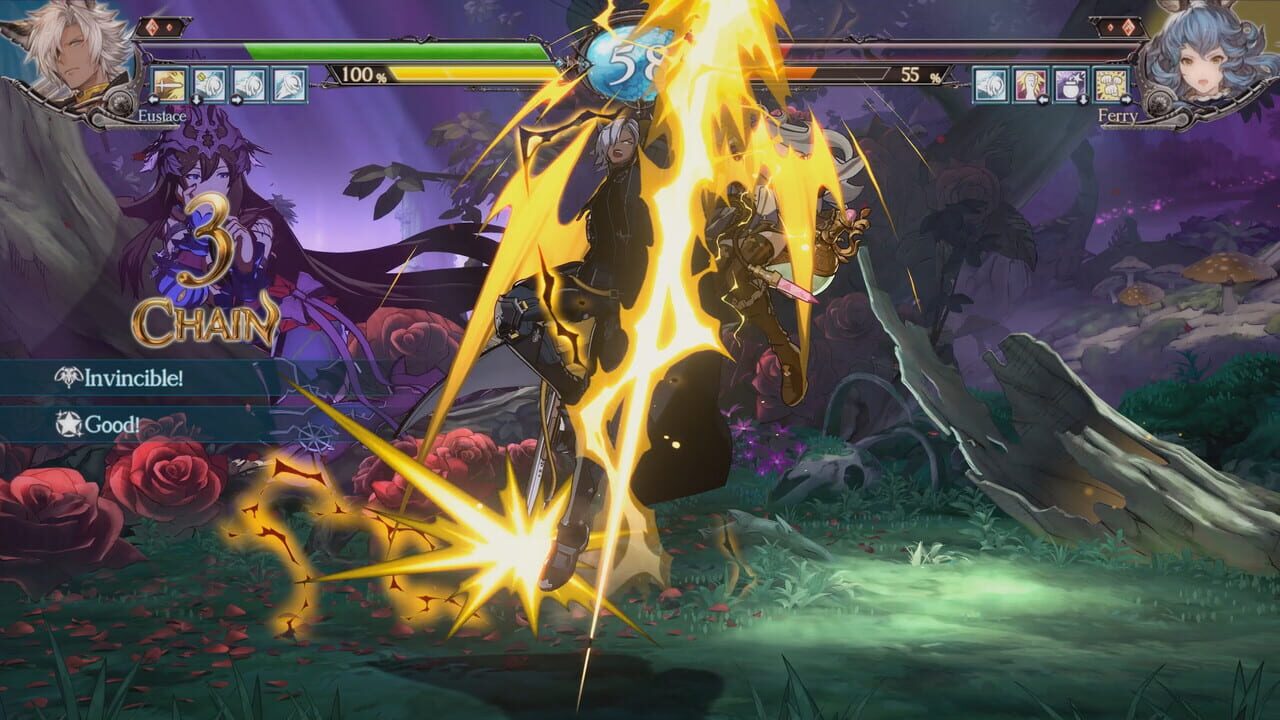1280x720 pixels.
Task: Click Ferry's ghost companion skill icon
Action: click(x=990, y=85)
